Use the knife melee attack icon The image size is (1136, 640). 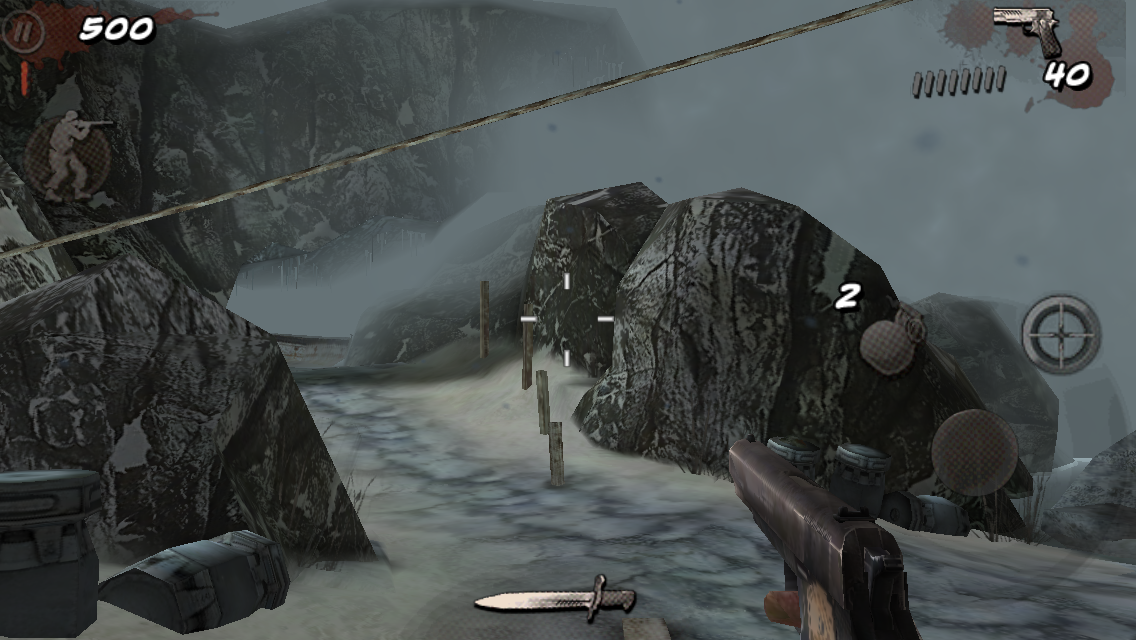(555, 598)
